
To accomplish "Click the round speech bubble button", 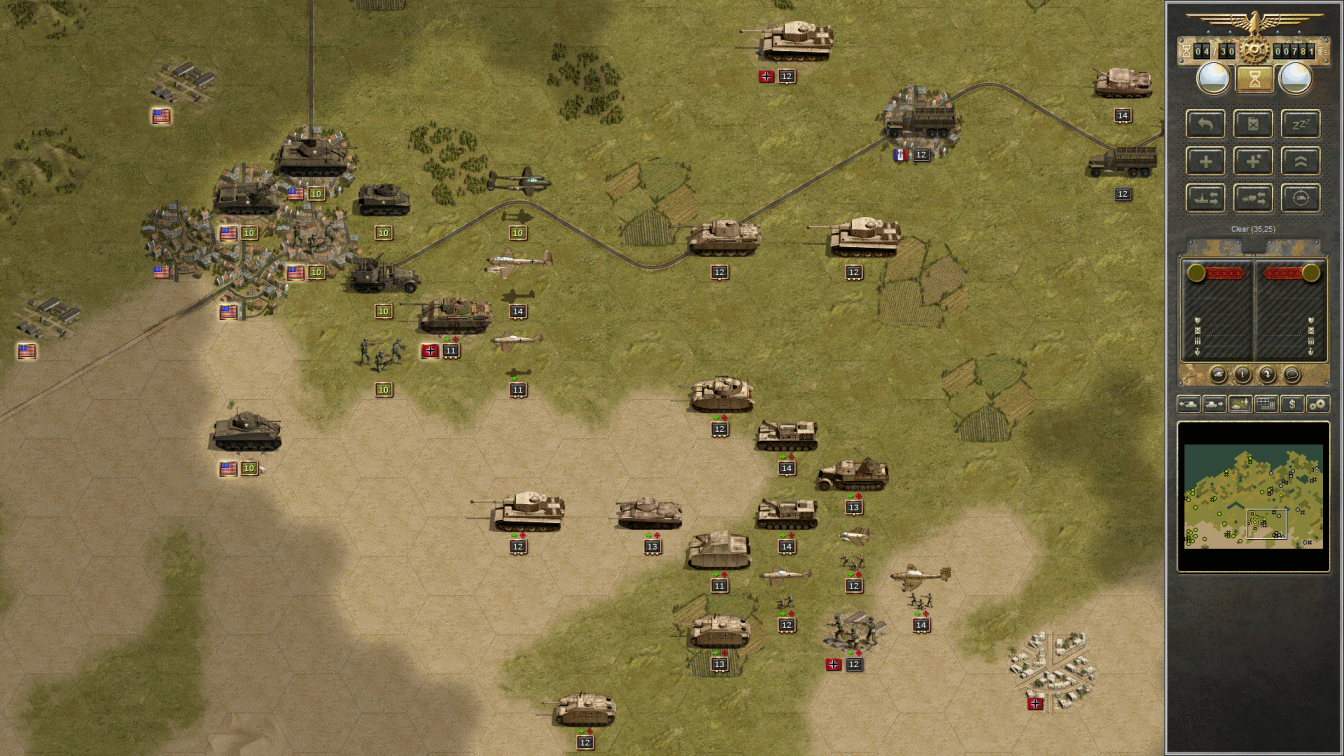I will [1291, 375].
